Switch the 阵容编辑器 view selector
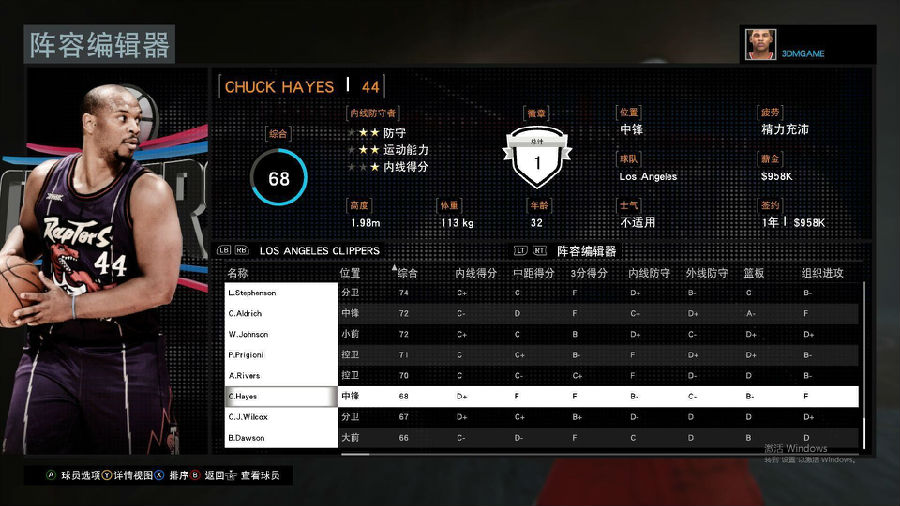The image size is (900, 506). pos(586,251)
